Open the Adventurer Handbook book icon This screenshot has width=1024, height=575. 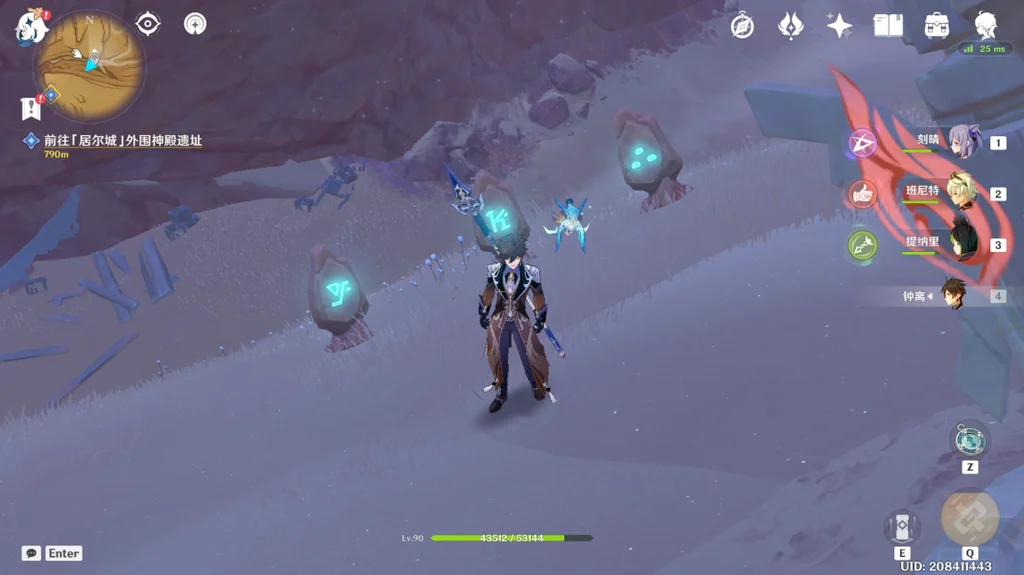click(888, 26)
